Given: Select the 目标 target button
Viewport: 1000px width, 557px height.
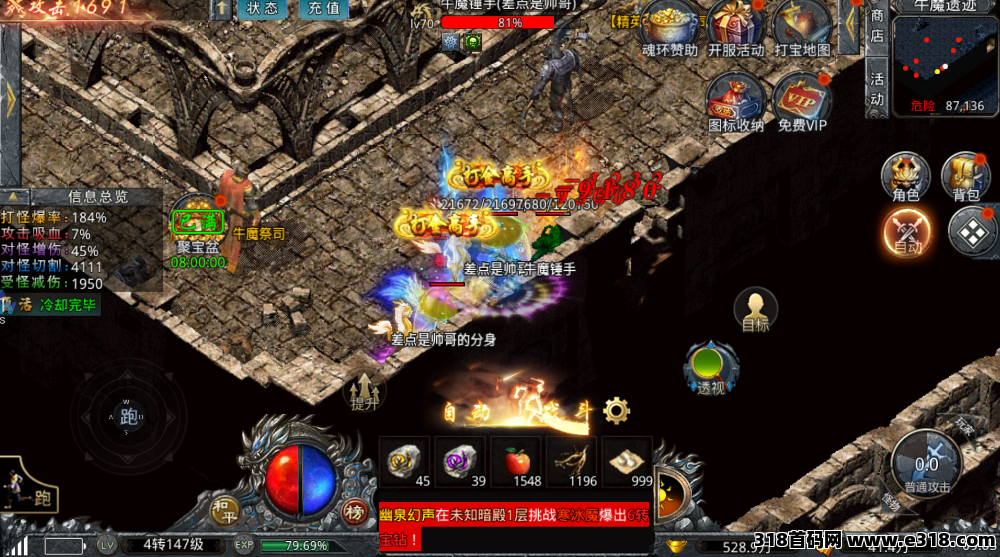Looking at the screenshot, I should point(756,310).
